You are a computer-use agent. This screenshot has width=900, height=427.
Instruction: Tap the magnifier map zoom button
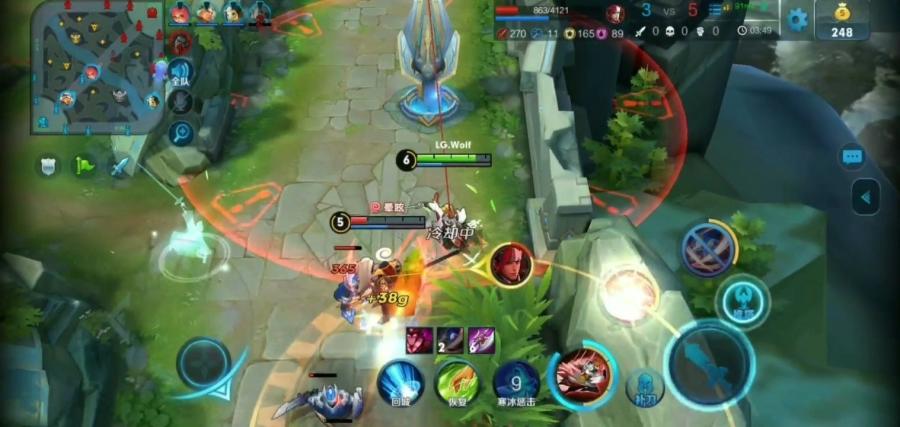click(181, 133)
